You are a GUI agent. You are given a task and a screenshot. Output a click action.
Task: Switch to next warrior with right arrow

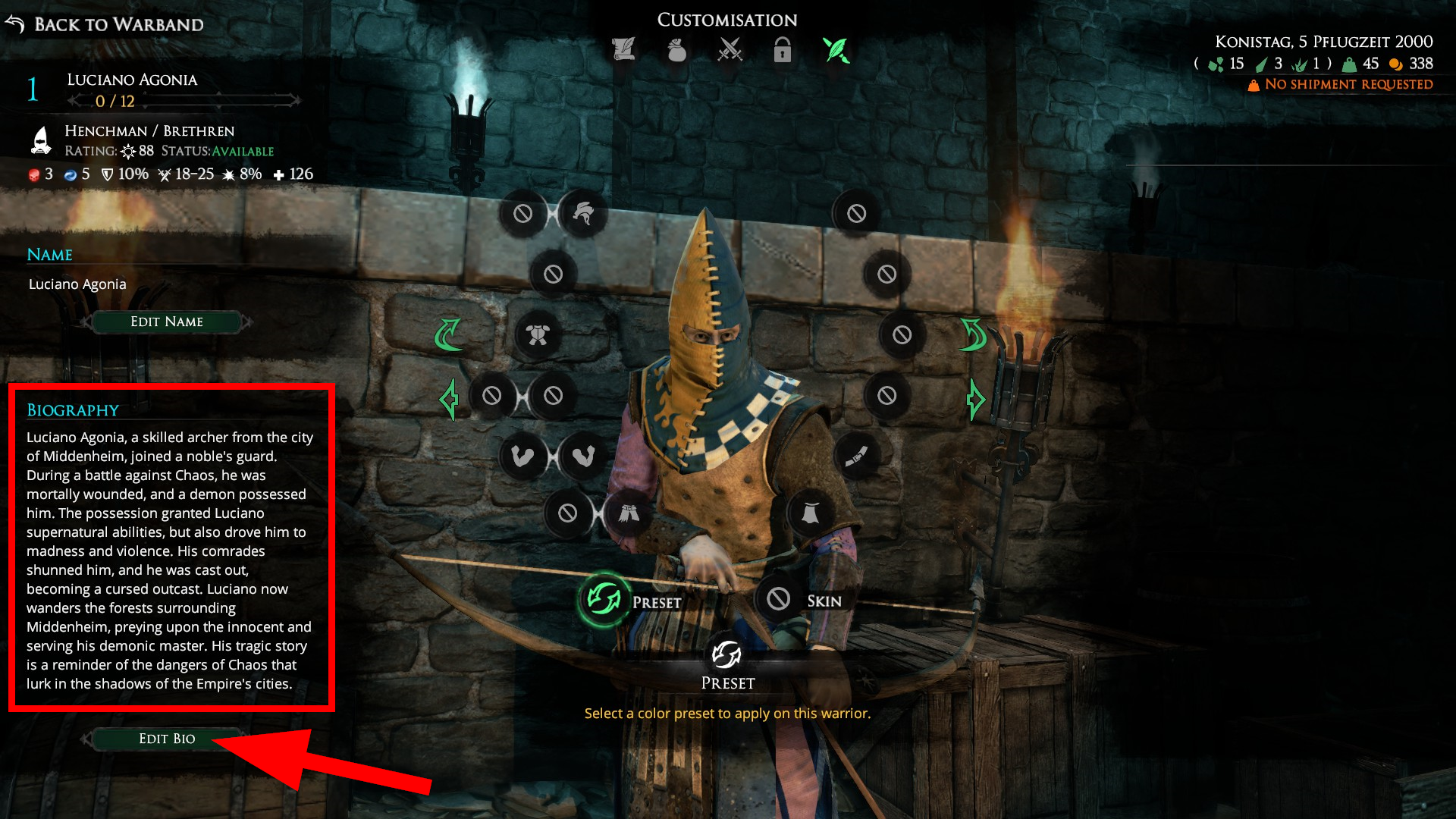(x=975, y=399)
